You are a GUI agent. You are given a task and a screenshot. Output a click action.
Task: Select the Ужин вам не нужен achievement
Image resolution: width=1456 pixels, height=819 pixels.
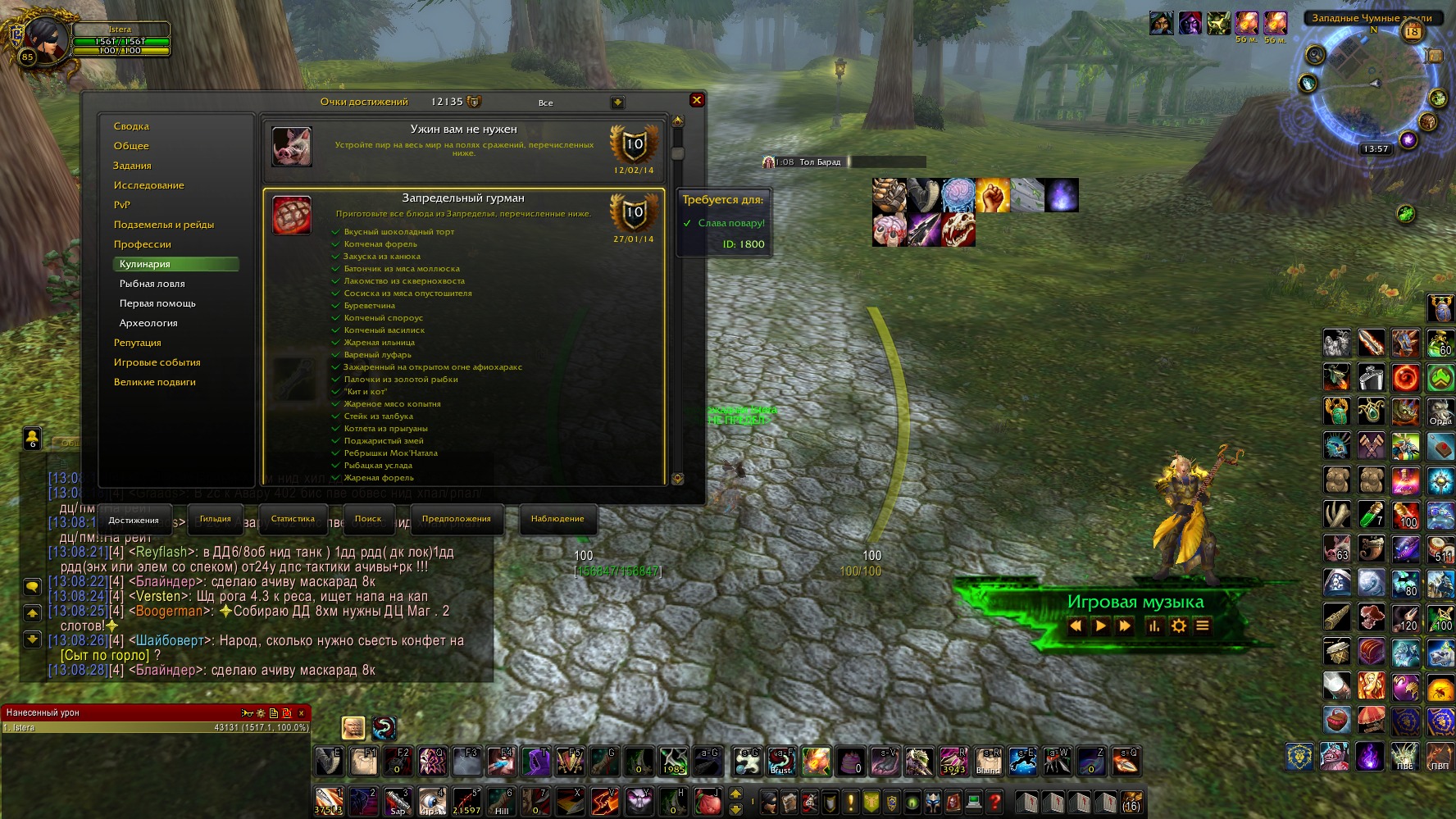click(464, 148)
